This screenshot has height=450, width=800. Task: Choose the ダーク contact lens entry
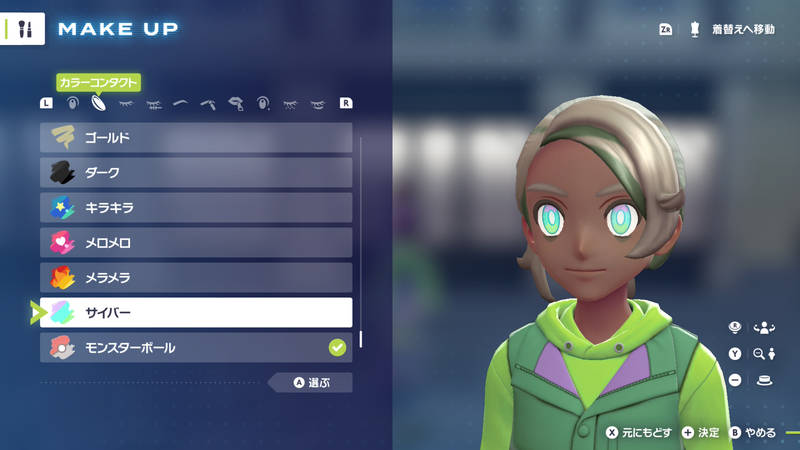pyautogui.click(x=196, y=173)
